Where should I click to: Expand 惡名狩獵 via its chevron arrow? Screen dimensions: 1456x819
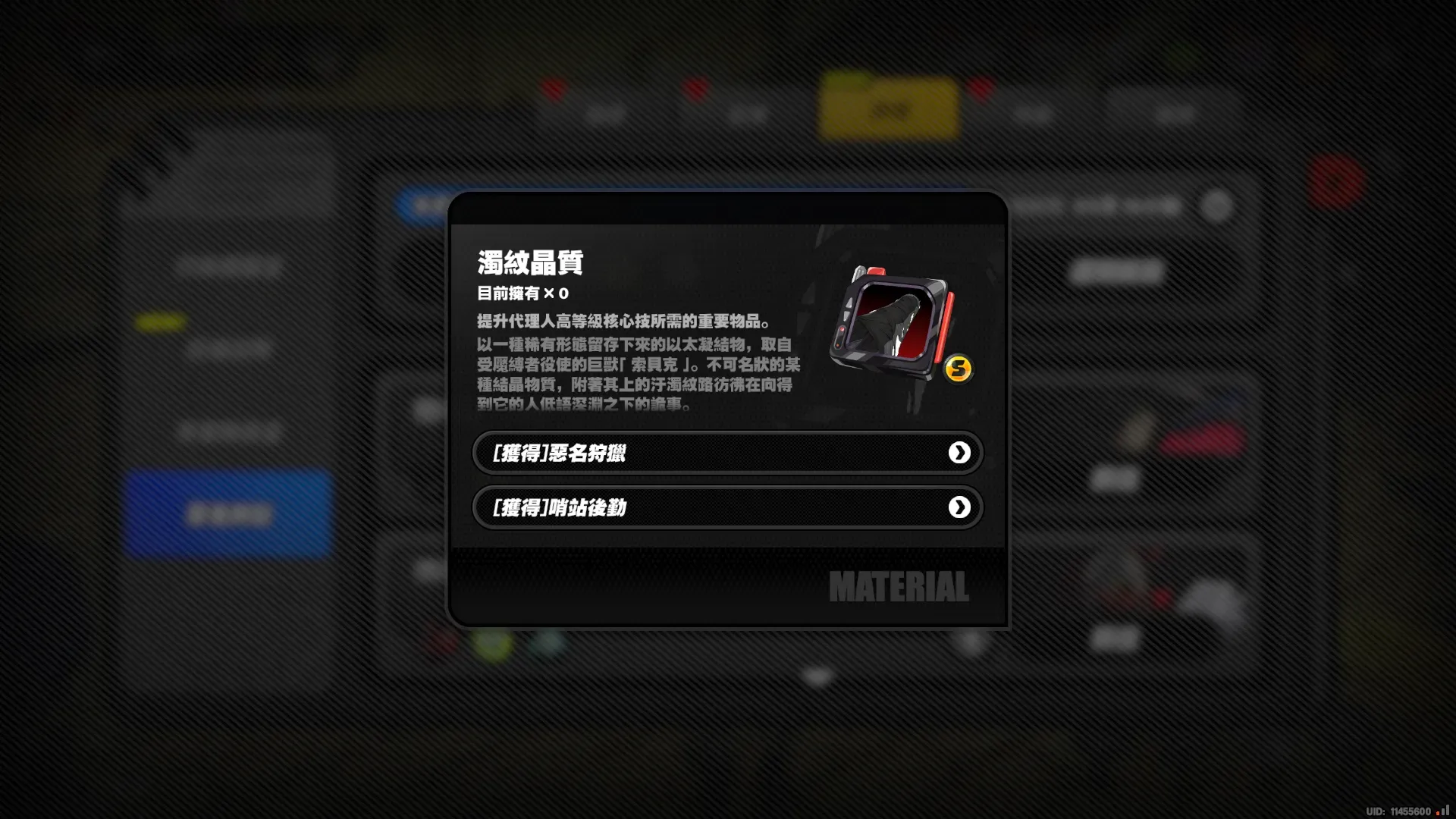coord(961,453)
